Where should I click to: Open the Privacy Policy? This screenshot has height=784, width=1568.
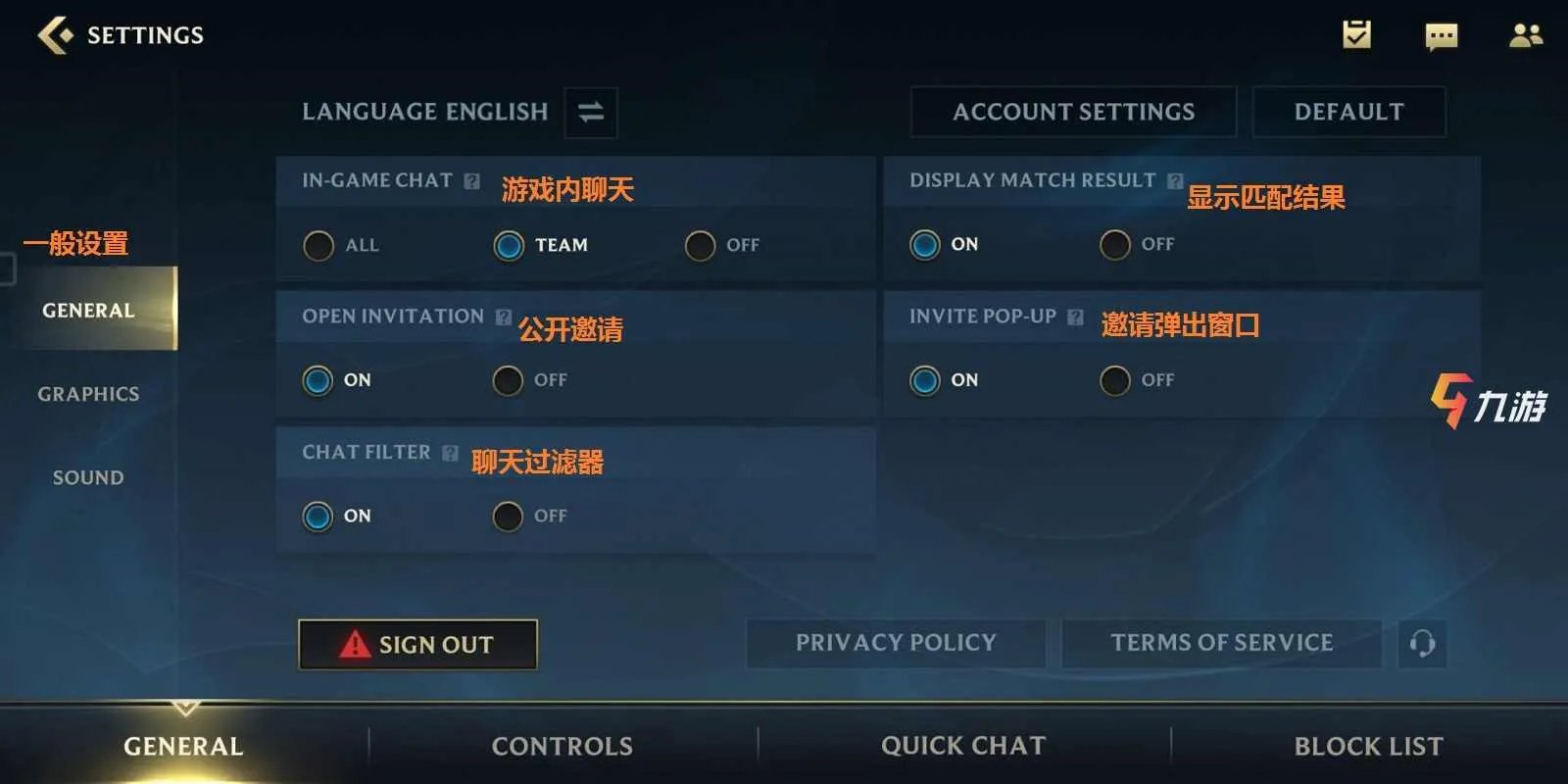click(895, 643)
